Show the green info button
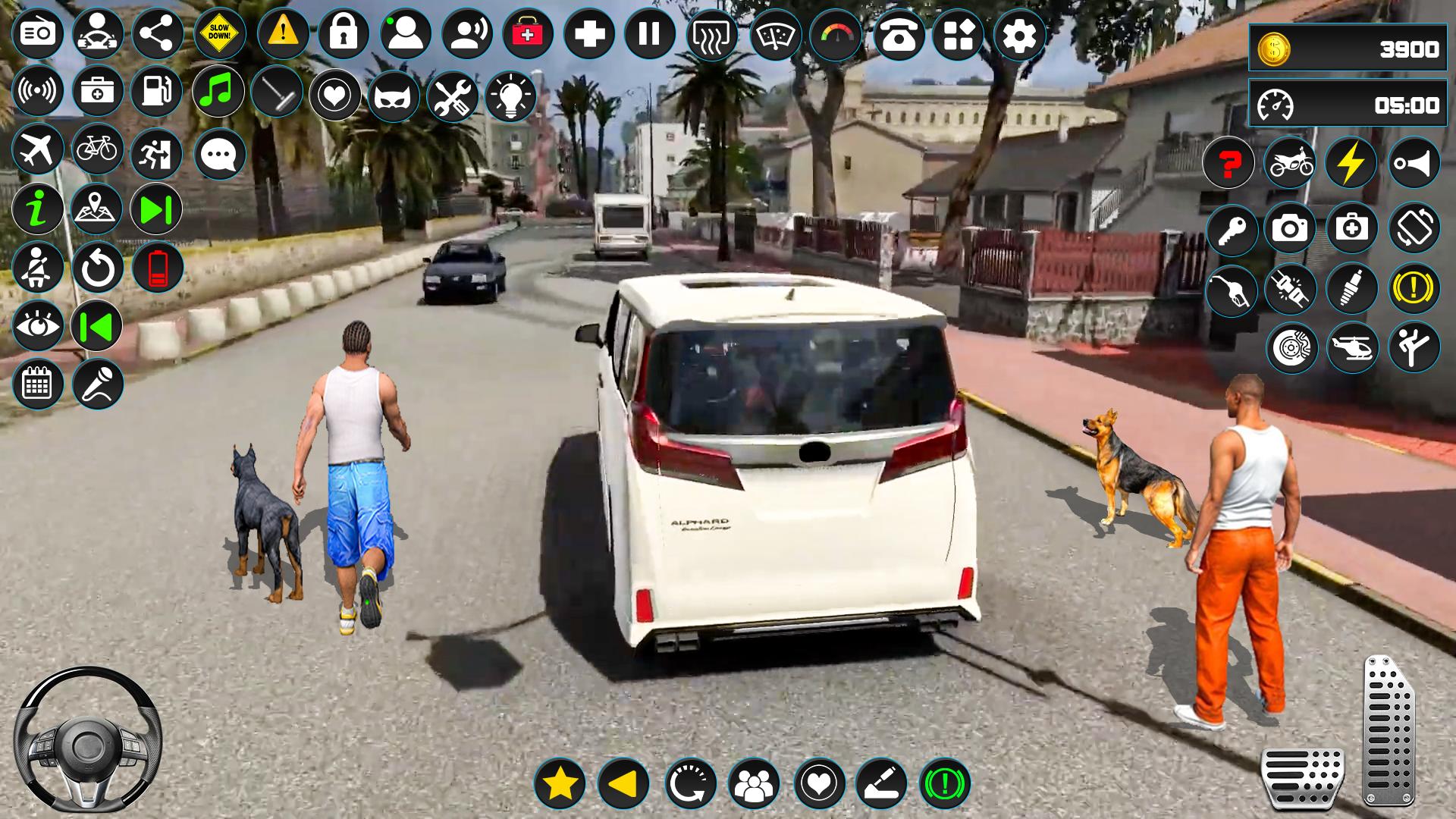 tap(37, 209)
